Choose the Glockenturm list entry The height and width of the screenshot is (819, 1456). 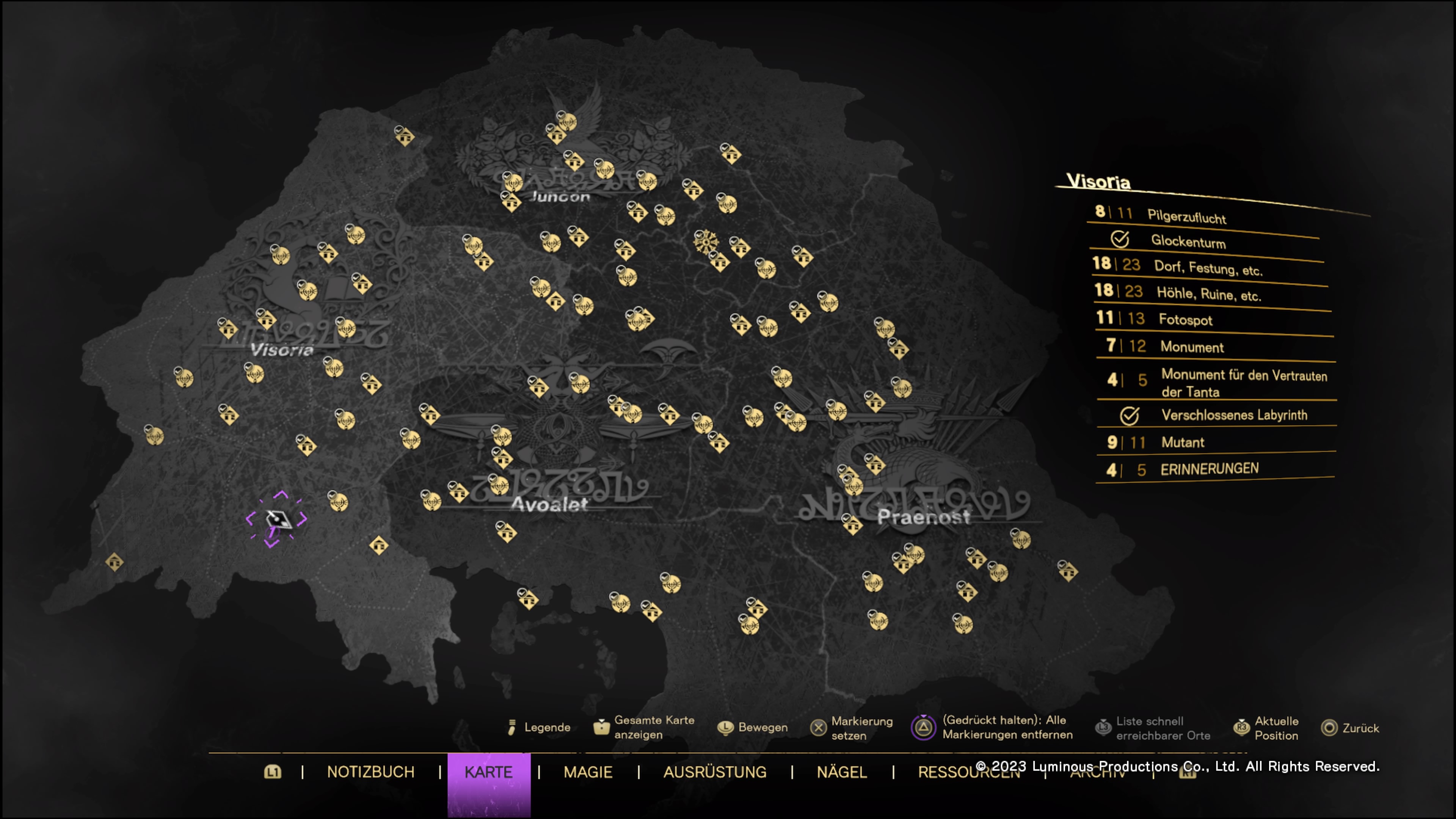click(1188, 242)
